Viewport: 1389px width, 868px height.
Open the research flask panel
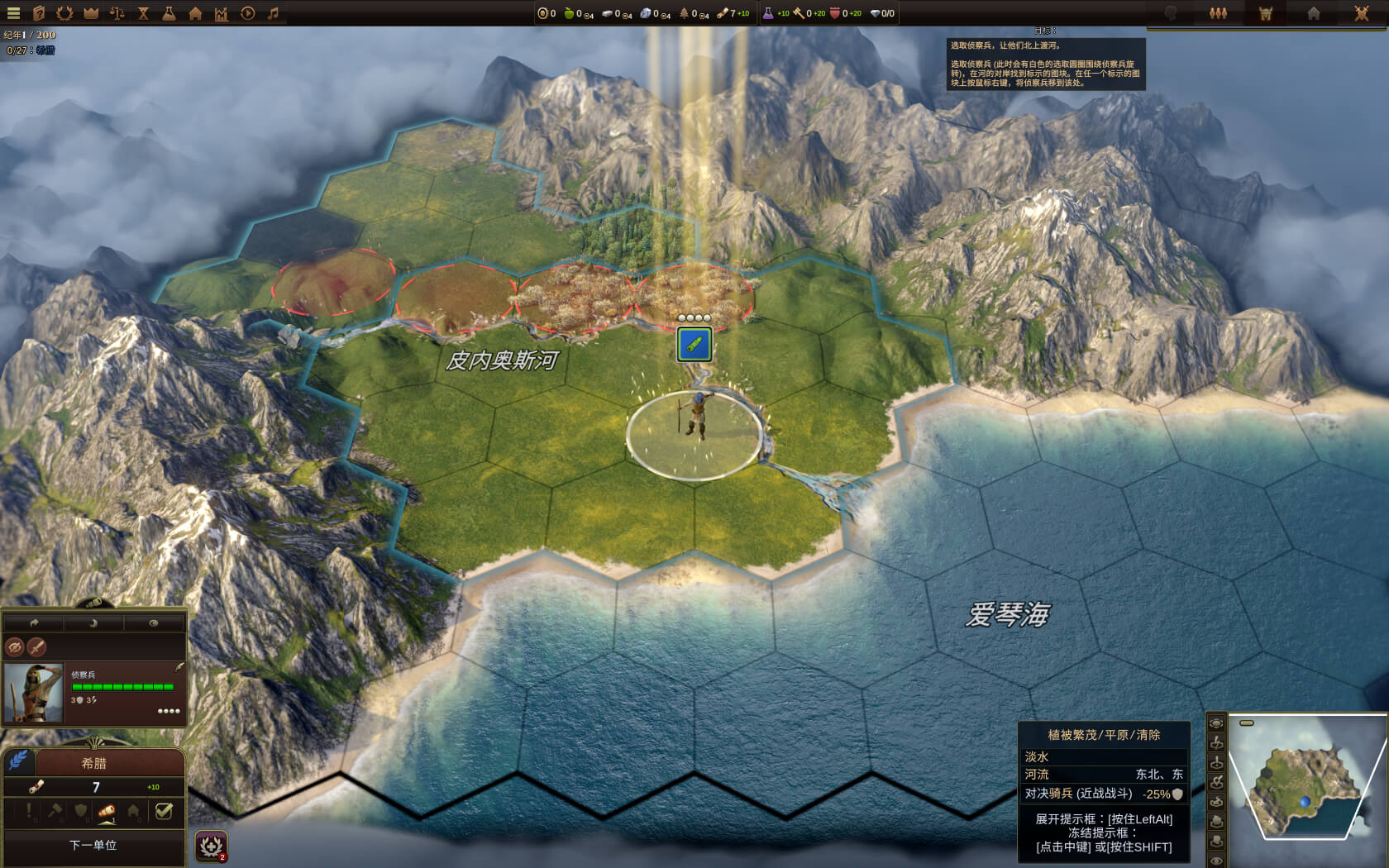pyautogui.click(x=169, y=12)
